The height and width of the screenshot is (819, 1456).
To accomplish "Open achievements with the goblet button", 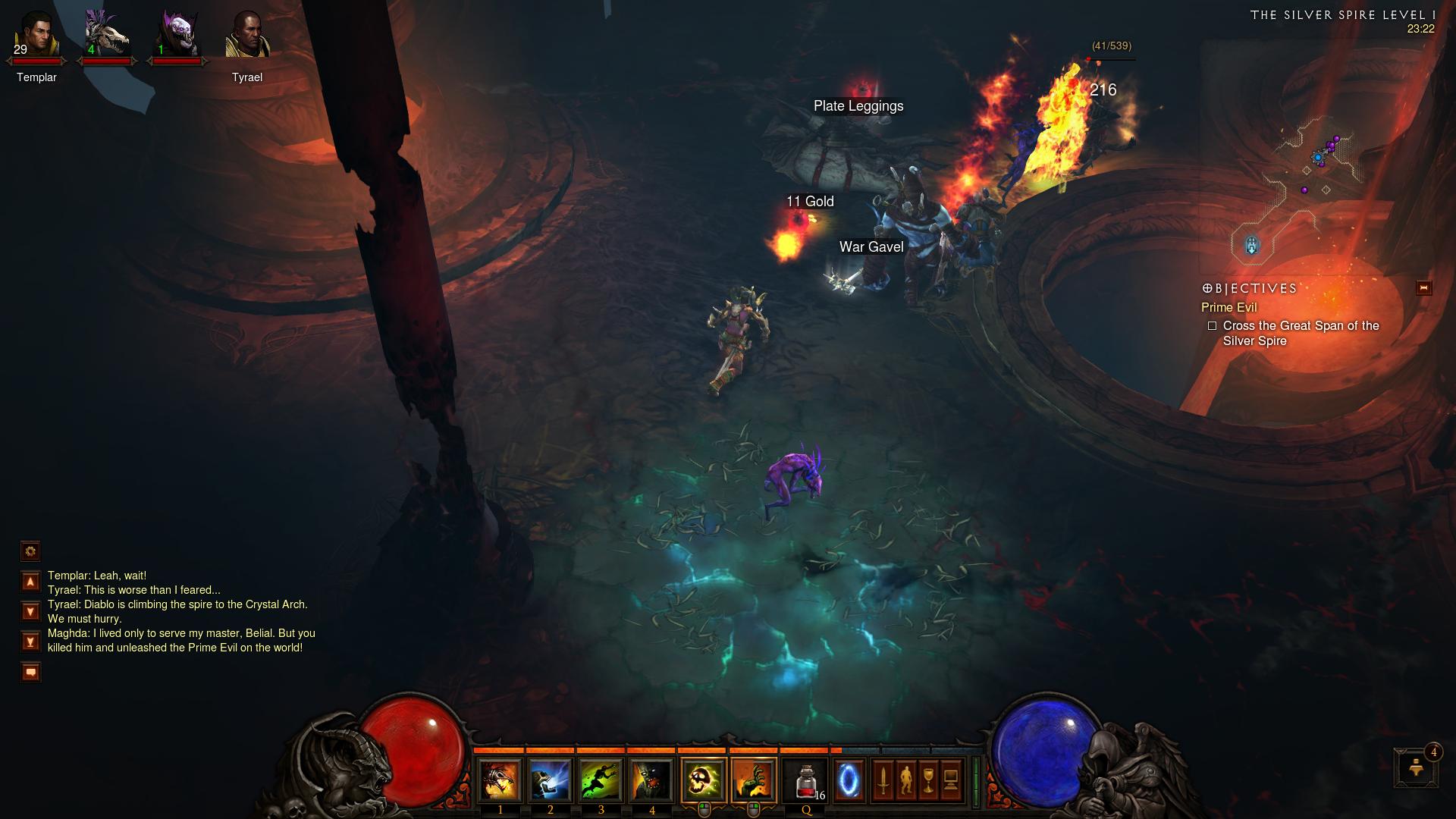I will pyautogui.click(x=928, y=780).
